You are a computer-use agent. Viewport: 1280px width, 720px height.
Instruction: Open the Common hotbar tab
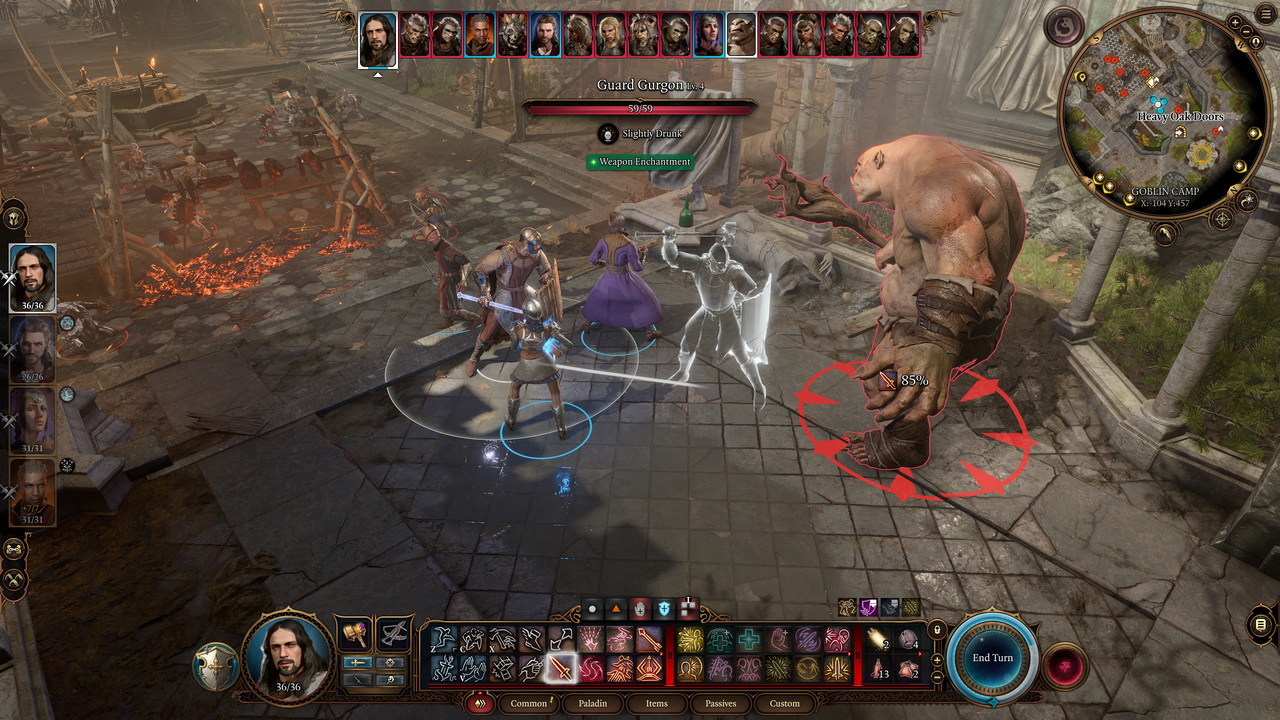click(x=529, y=703)
